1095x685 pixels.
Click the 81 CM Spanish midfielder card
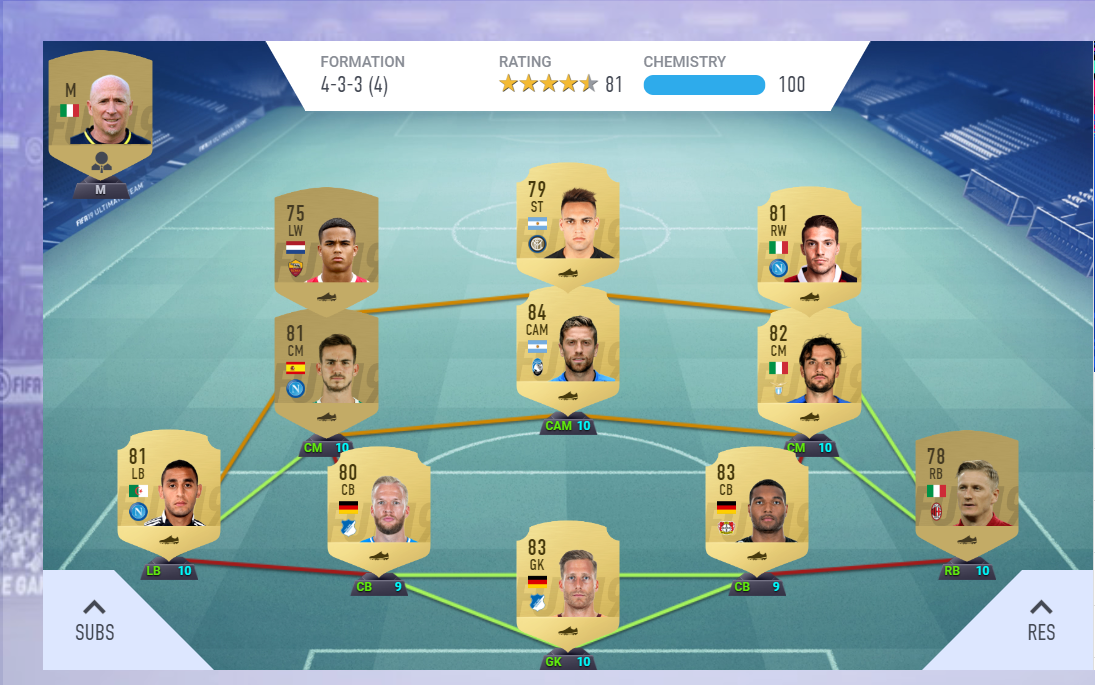pos(326,365)
